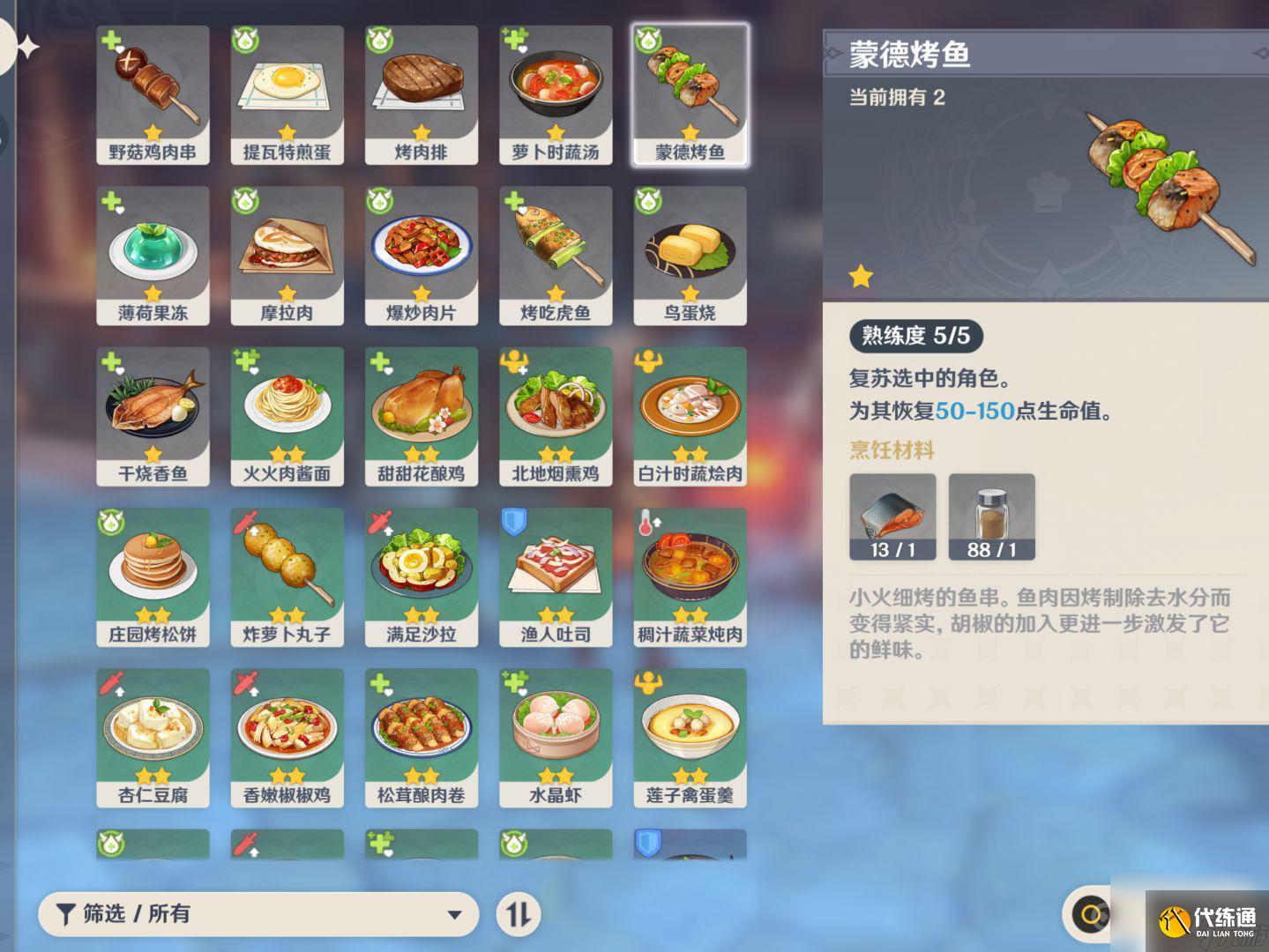Image resolution: width=1269 pixels, height=952 pixels.
Task: Click the 熟练度 5/5 proficiency badge
Action: tap(915, 337)
